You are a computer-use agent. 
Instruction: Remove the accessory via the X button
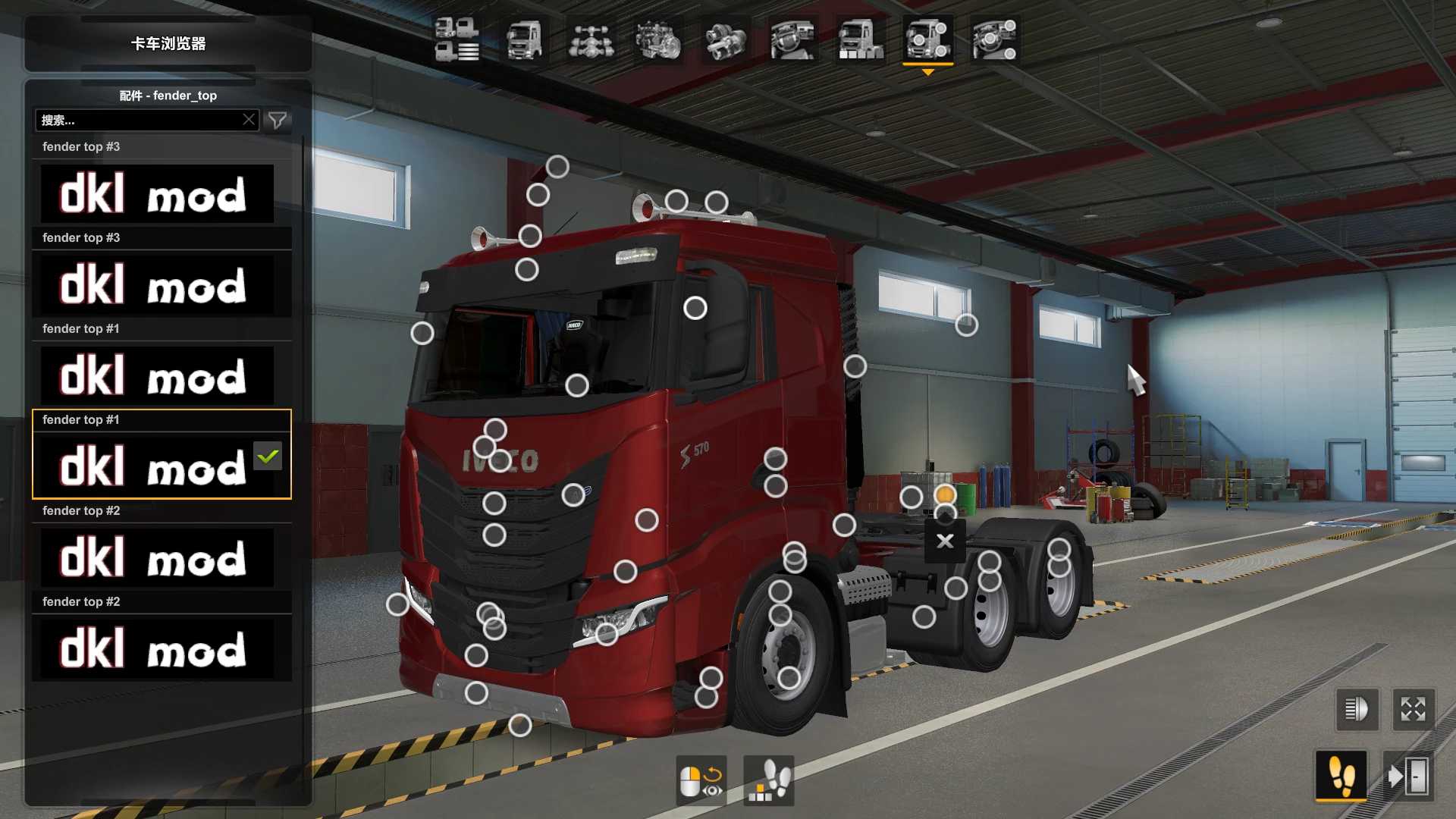pyautogui.click(x=945, y=541)
